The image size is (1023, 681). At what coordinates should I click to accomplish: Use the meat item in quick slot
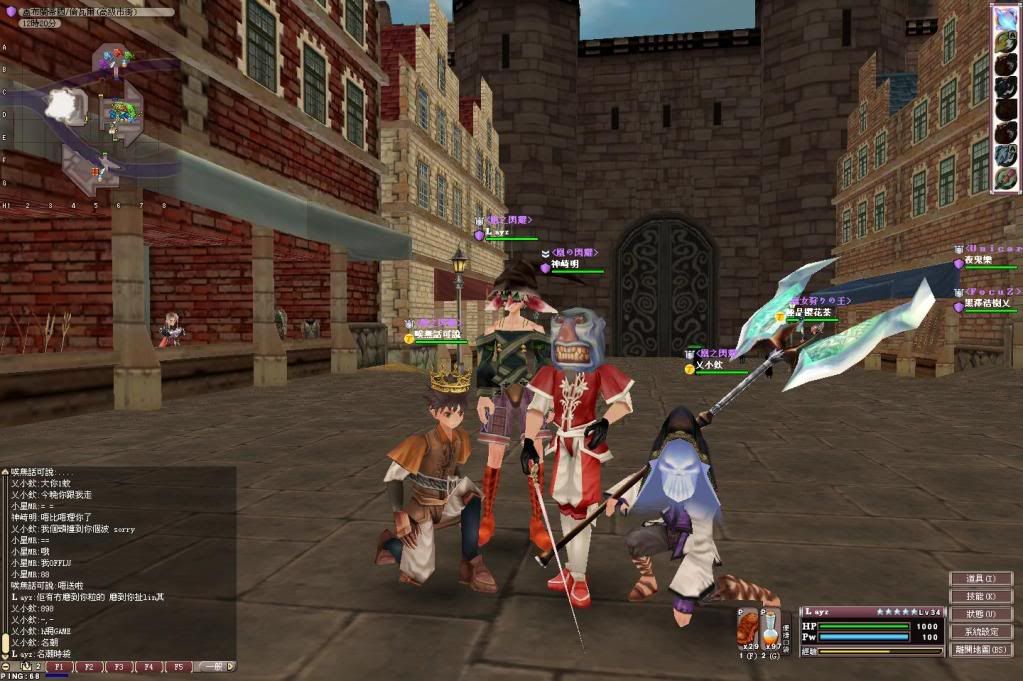coord(748,629)
